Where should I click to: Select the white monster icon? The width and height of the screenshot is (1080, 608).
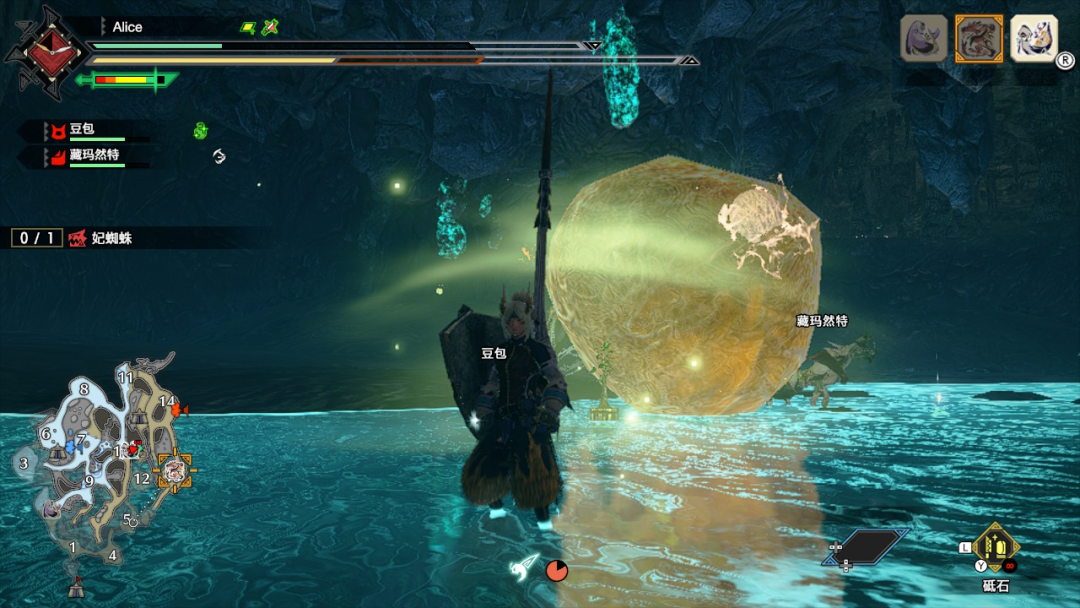(1033, 39)
